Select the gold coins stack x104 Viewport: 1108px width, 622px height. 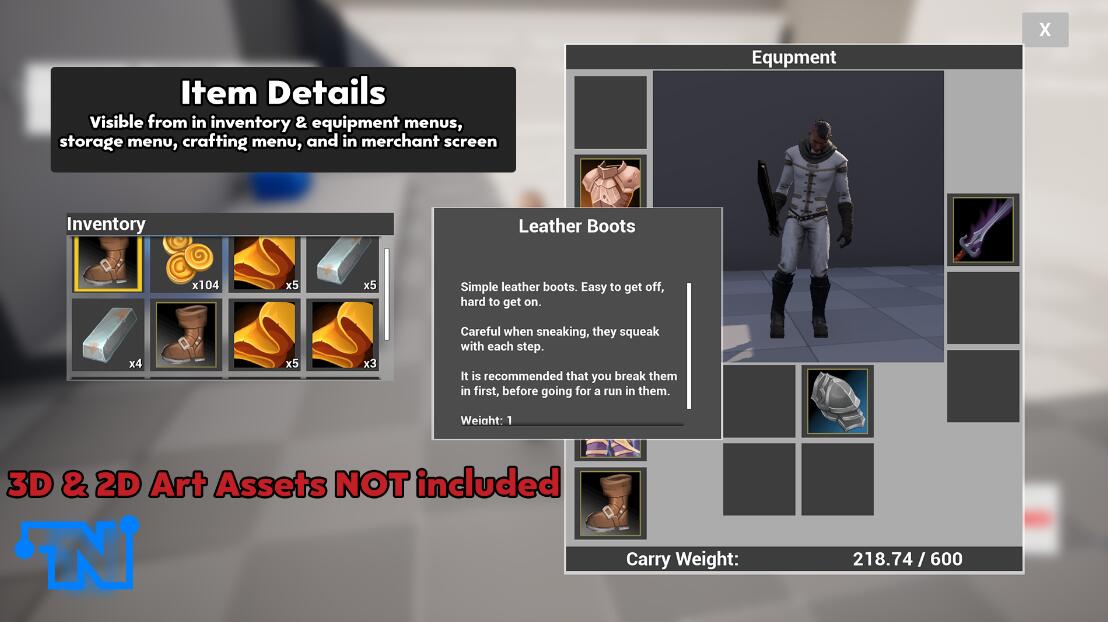[189, 265]
